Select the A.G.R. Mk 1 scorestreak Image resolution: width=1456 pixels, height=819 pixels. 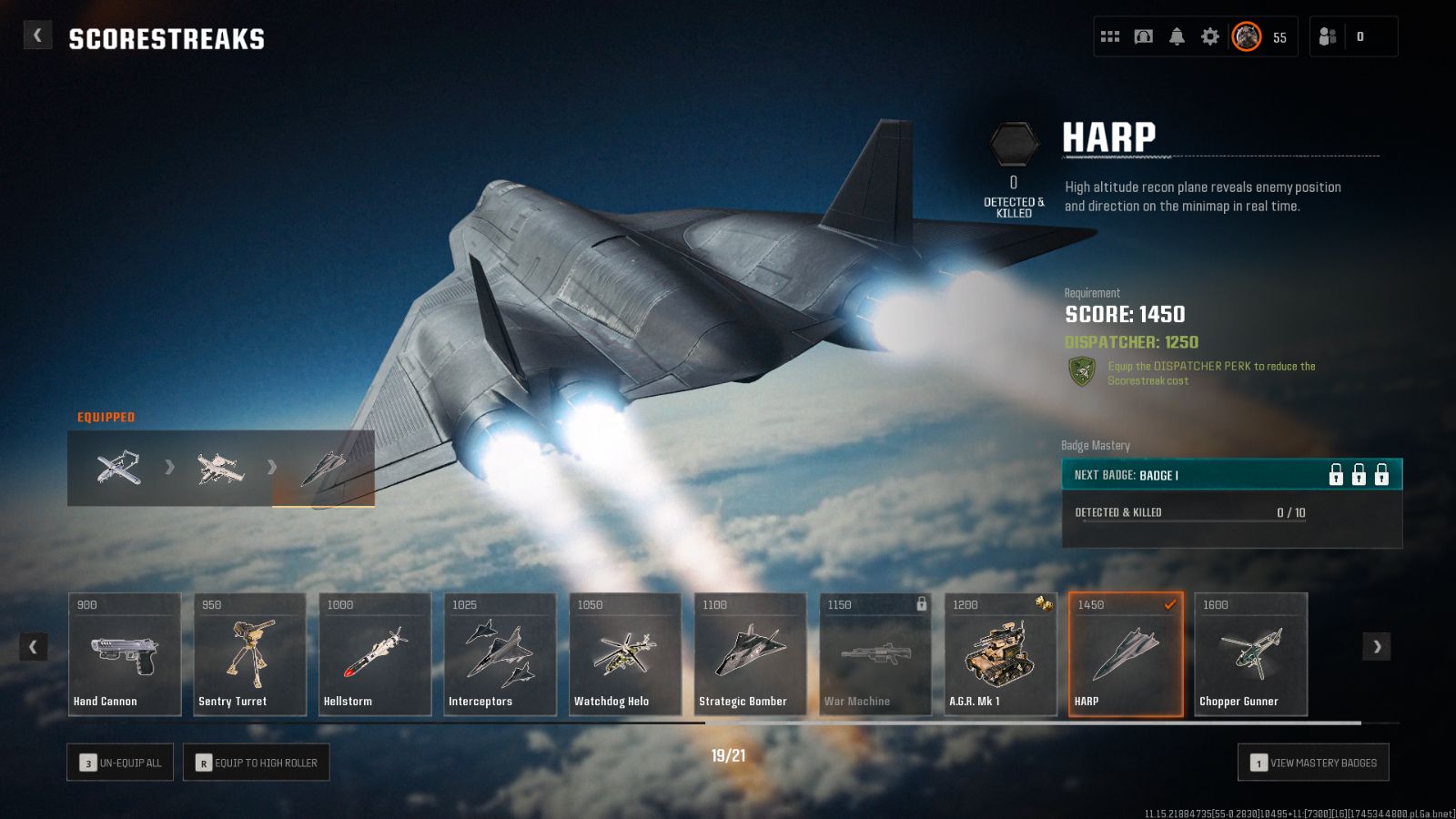point(1000,655)
